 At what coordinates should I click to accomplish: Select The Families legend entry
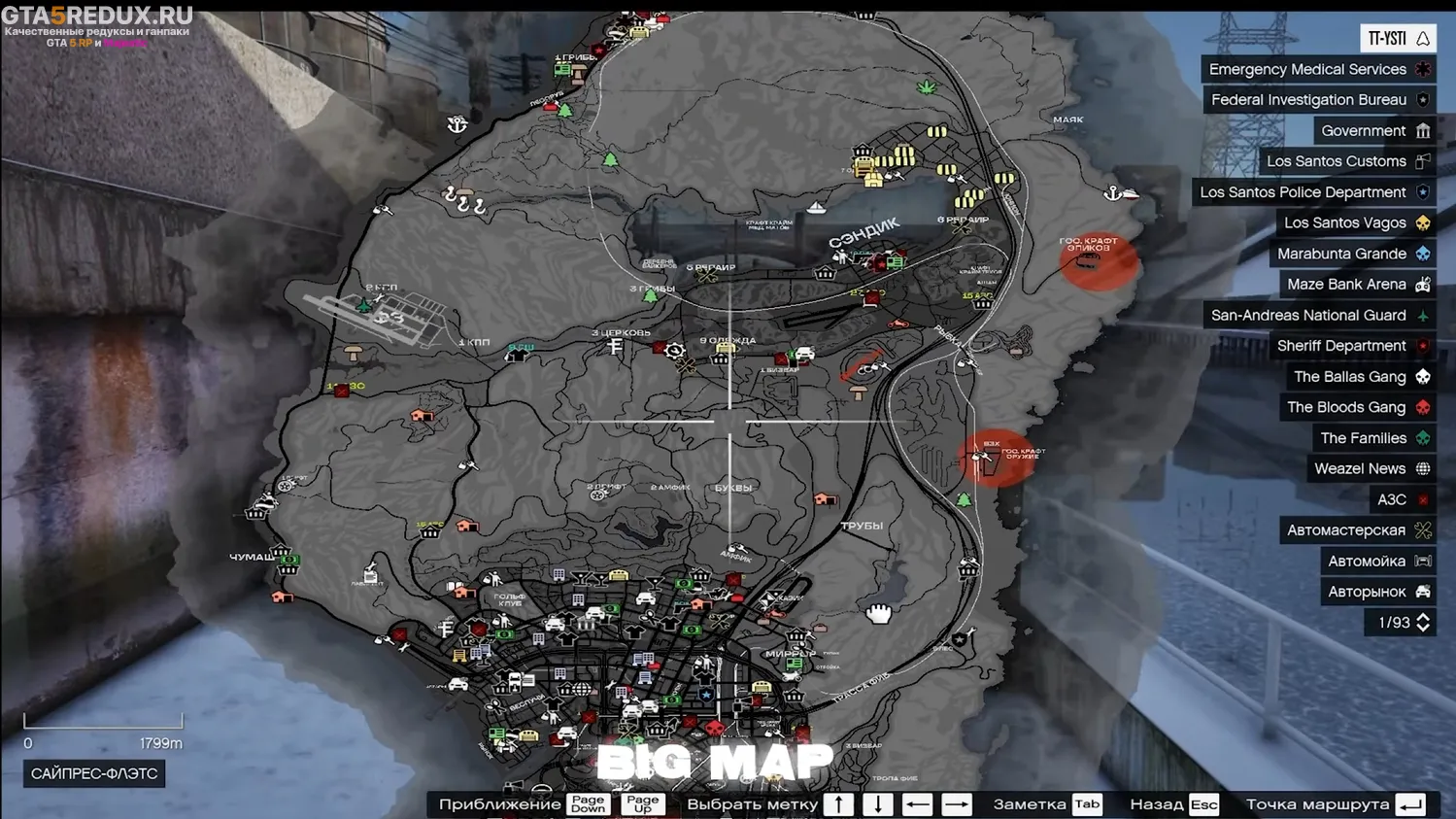pyautogui.click(x=1372, y=438)
